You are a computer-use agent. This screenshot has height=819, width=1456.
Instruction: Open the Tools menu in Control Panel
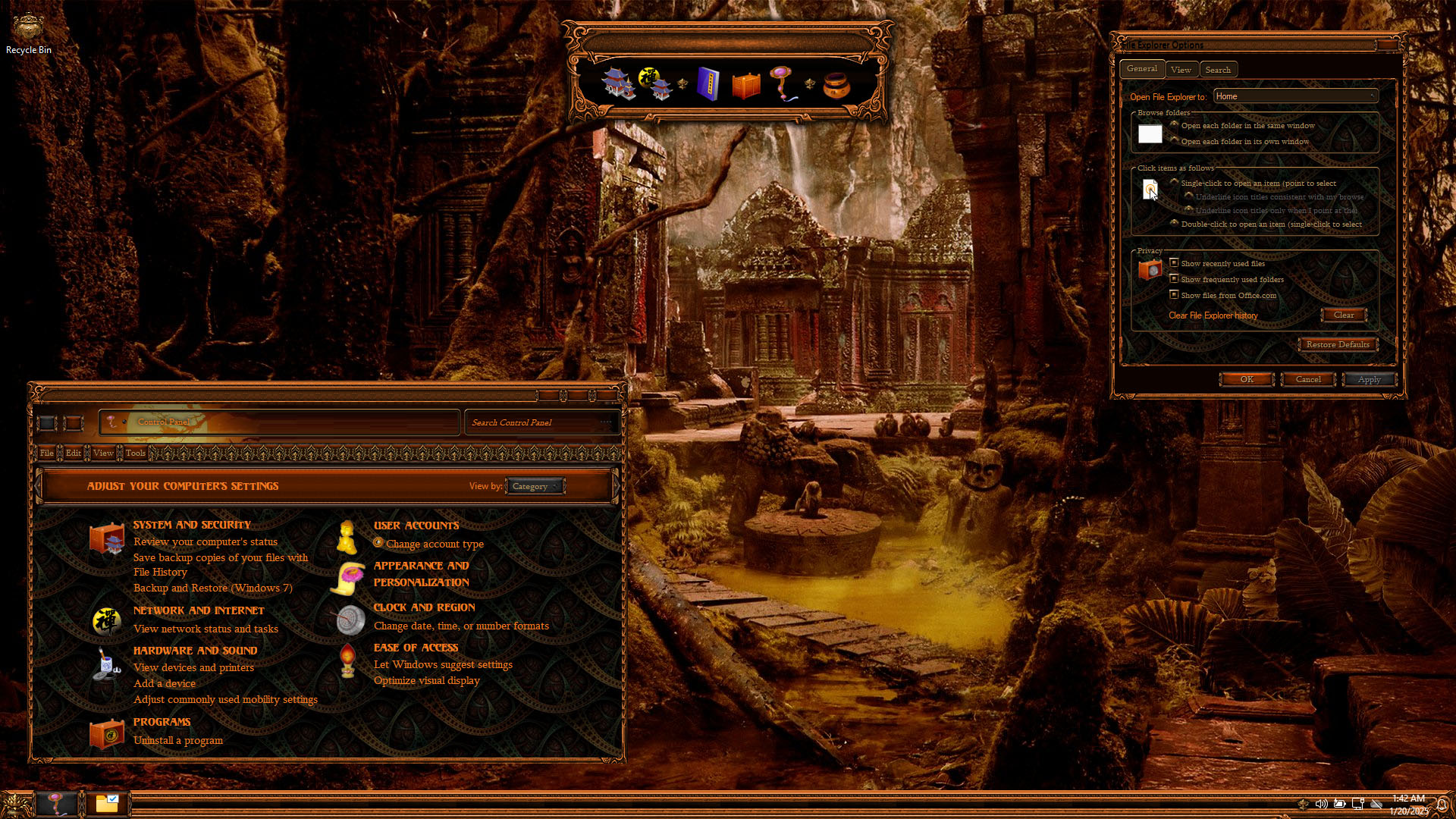[x=136, y=453]
